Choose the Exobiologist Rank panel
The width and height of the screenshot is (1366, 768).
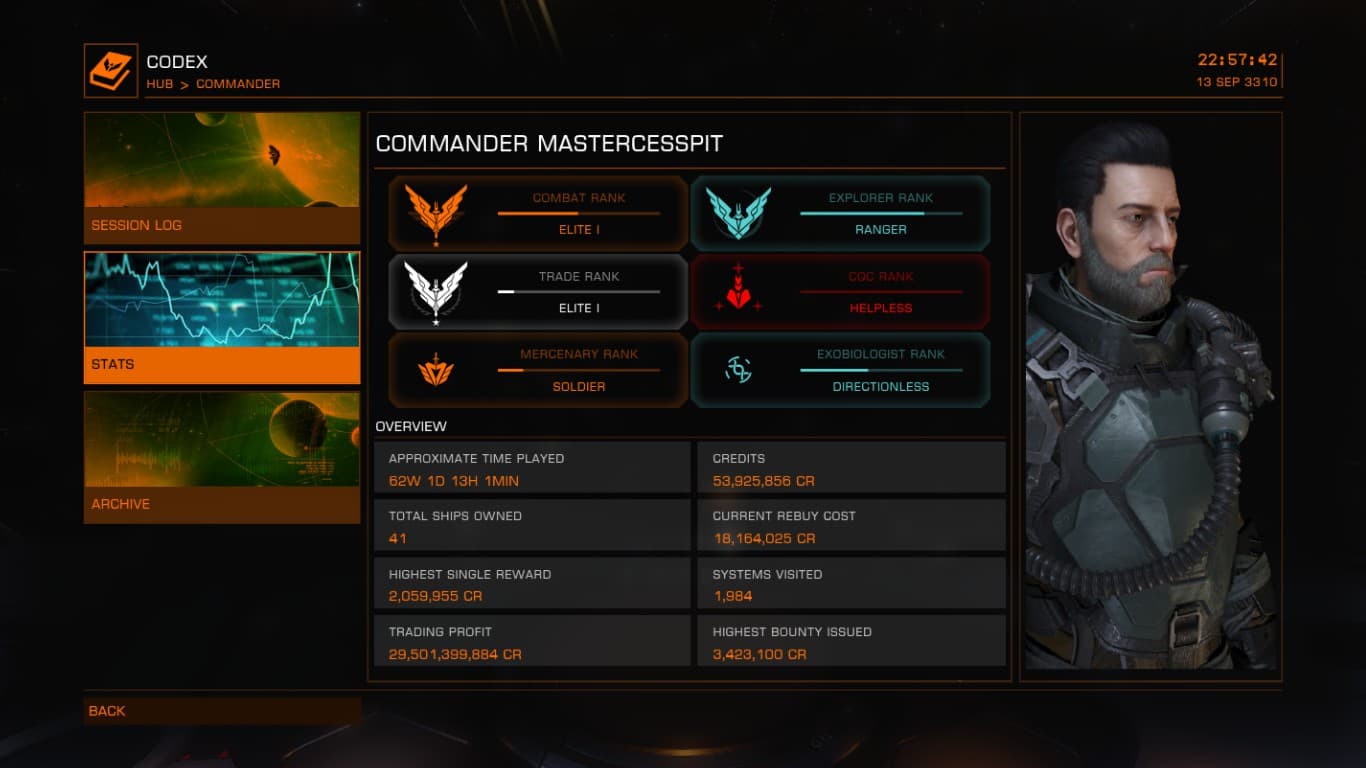pos(840,370)
